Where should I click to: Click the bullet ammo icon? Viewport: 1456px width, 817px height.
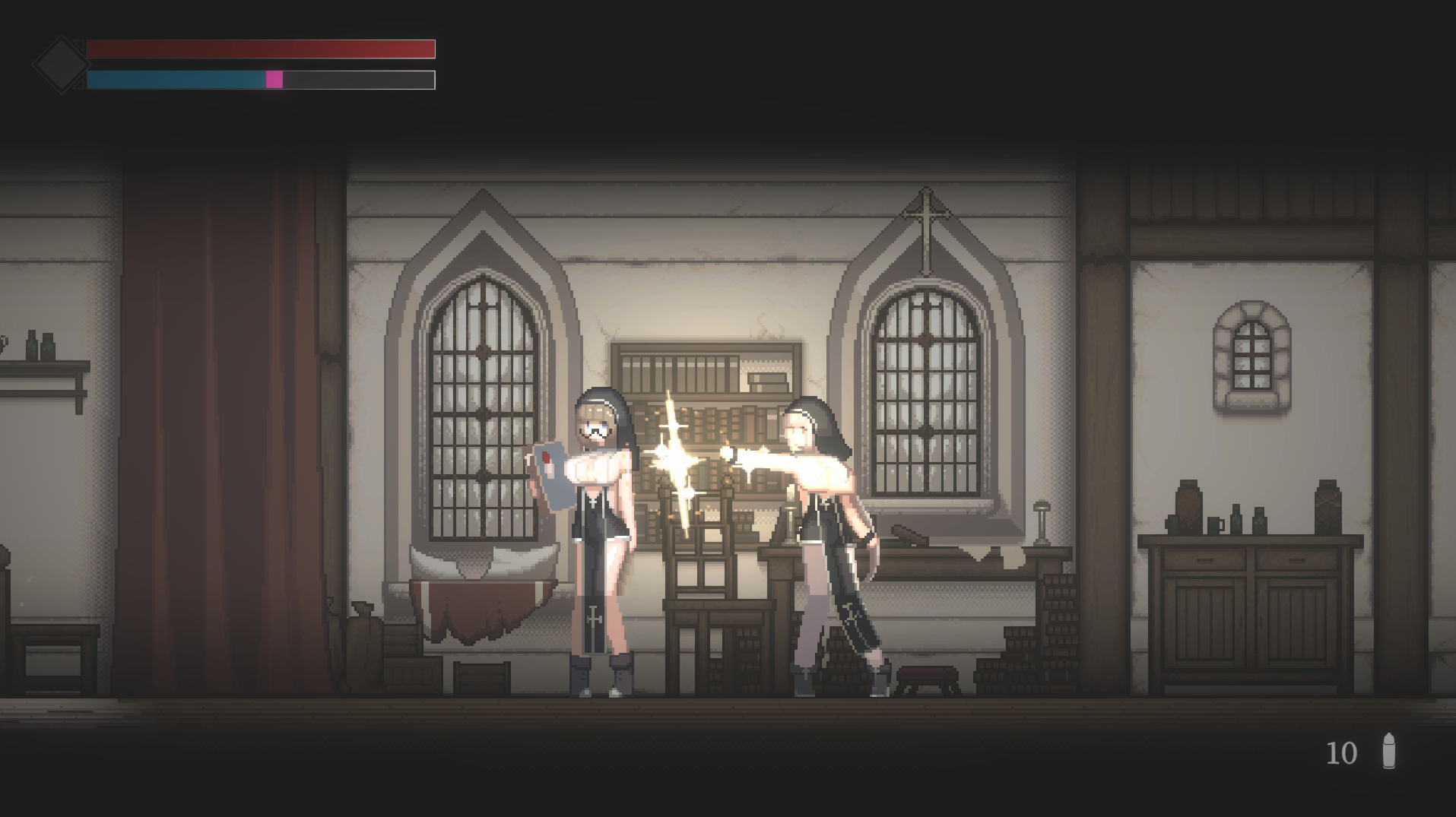(x=1388, y=751)
